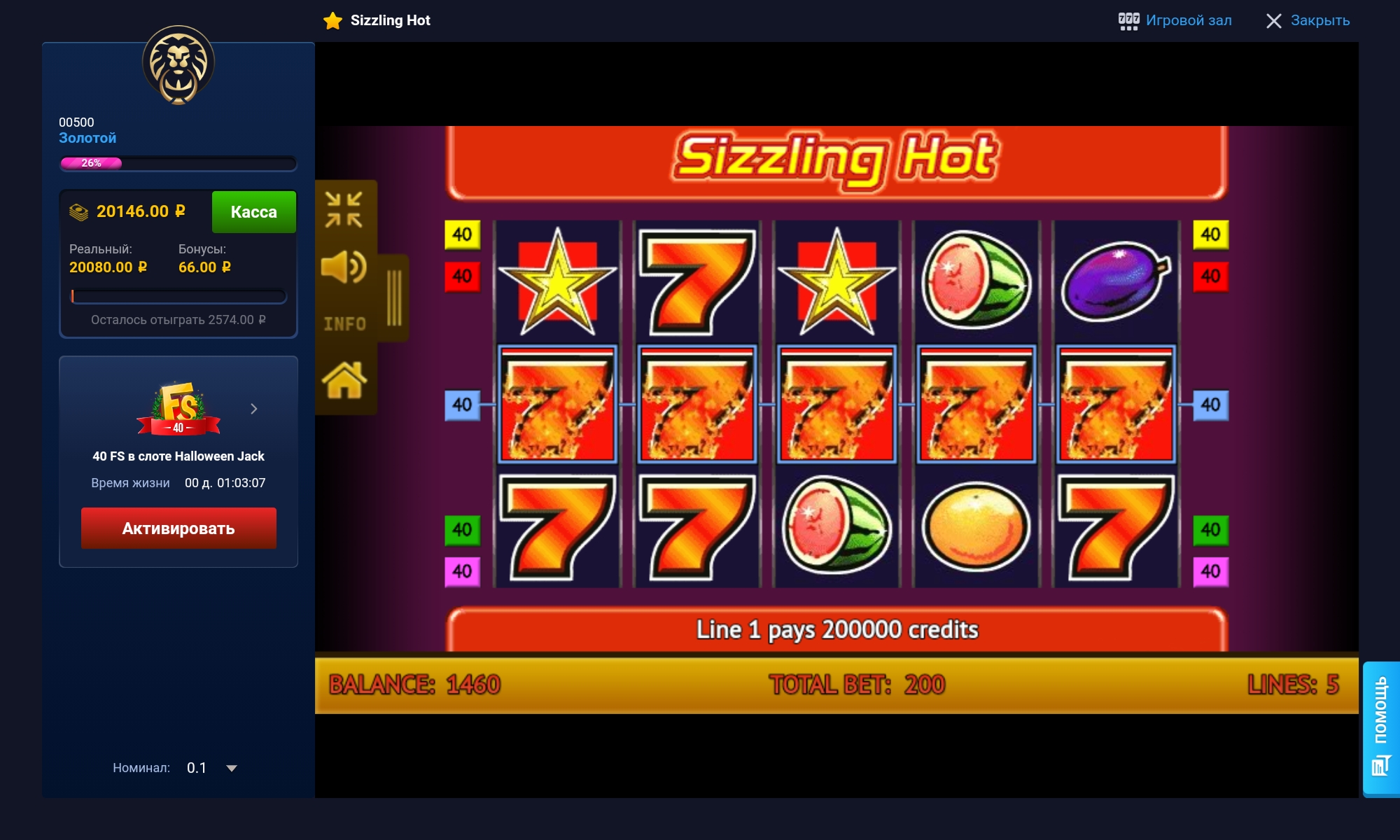1400x840 pixels.
Task: Open the Номинал denomination dropdown
Action: pyautogui.click(x=231, y=768)
